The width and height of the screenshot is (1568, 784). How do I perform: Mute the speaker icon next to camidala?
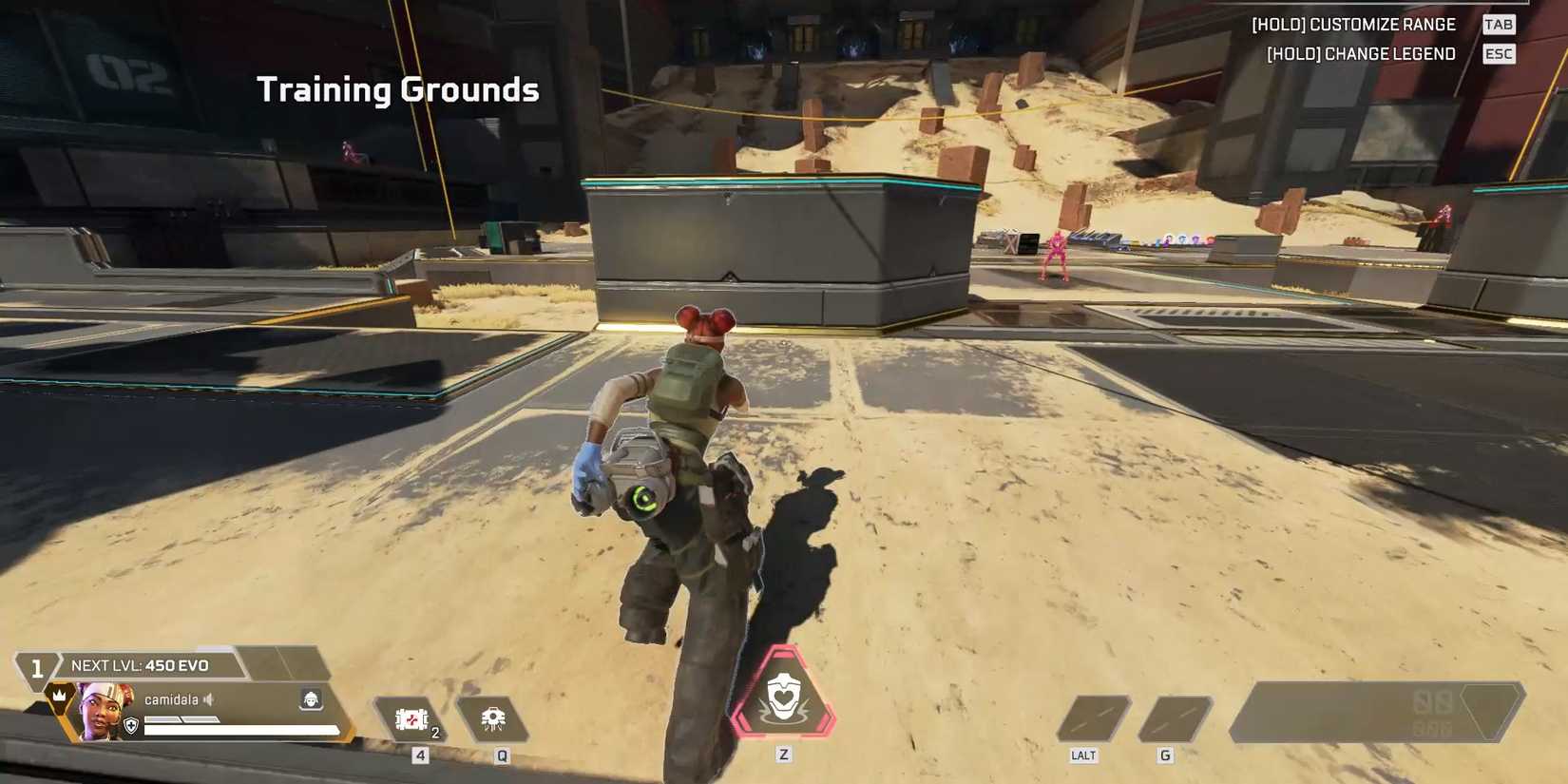pyautogui.click(x=208, y=700)
